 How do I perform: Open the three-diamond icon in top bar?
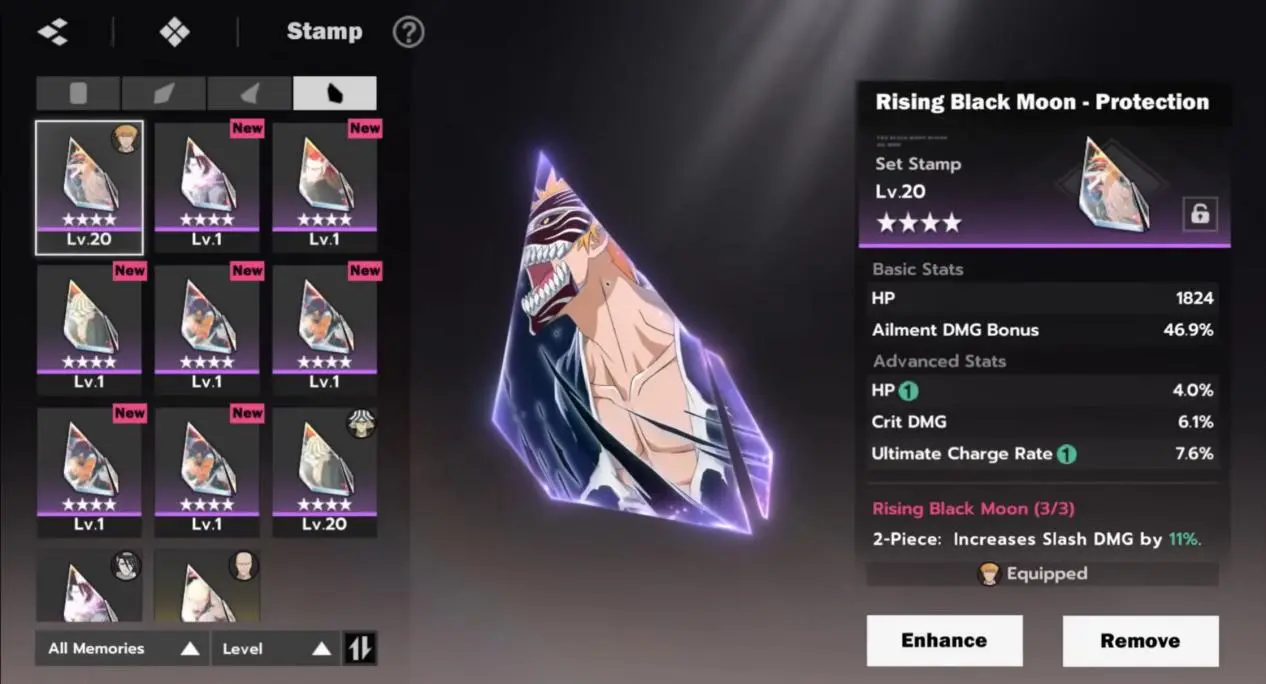pyautogui.click(x=53, y=32)
